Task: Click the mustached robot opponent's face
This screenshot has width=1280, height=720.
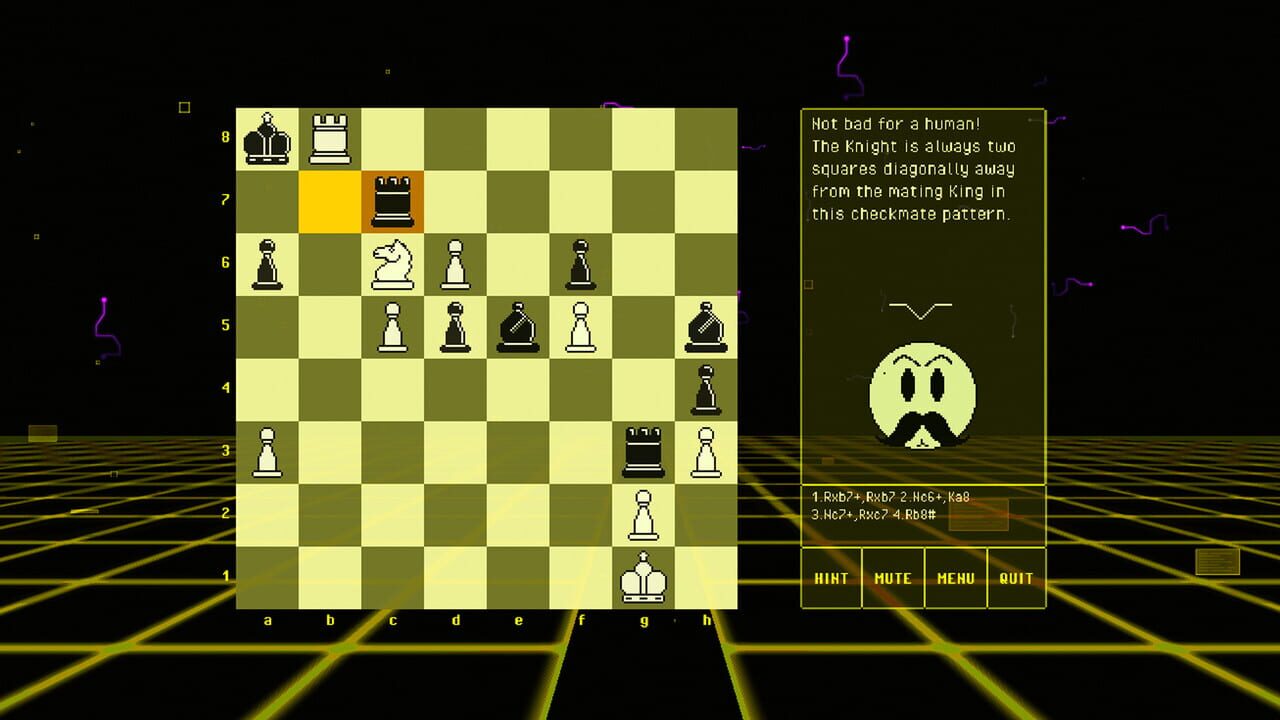Action: 922,390
